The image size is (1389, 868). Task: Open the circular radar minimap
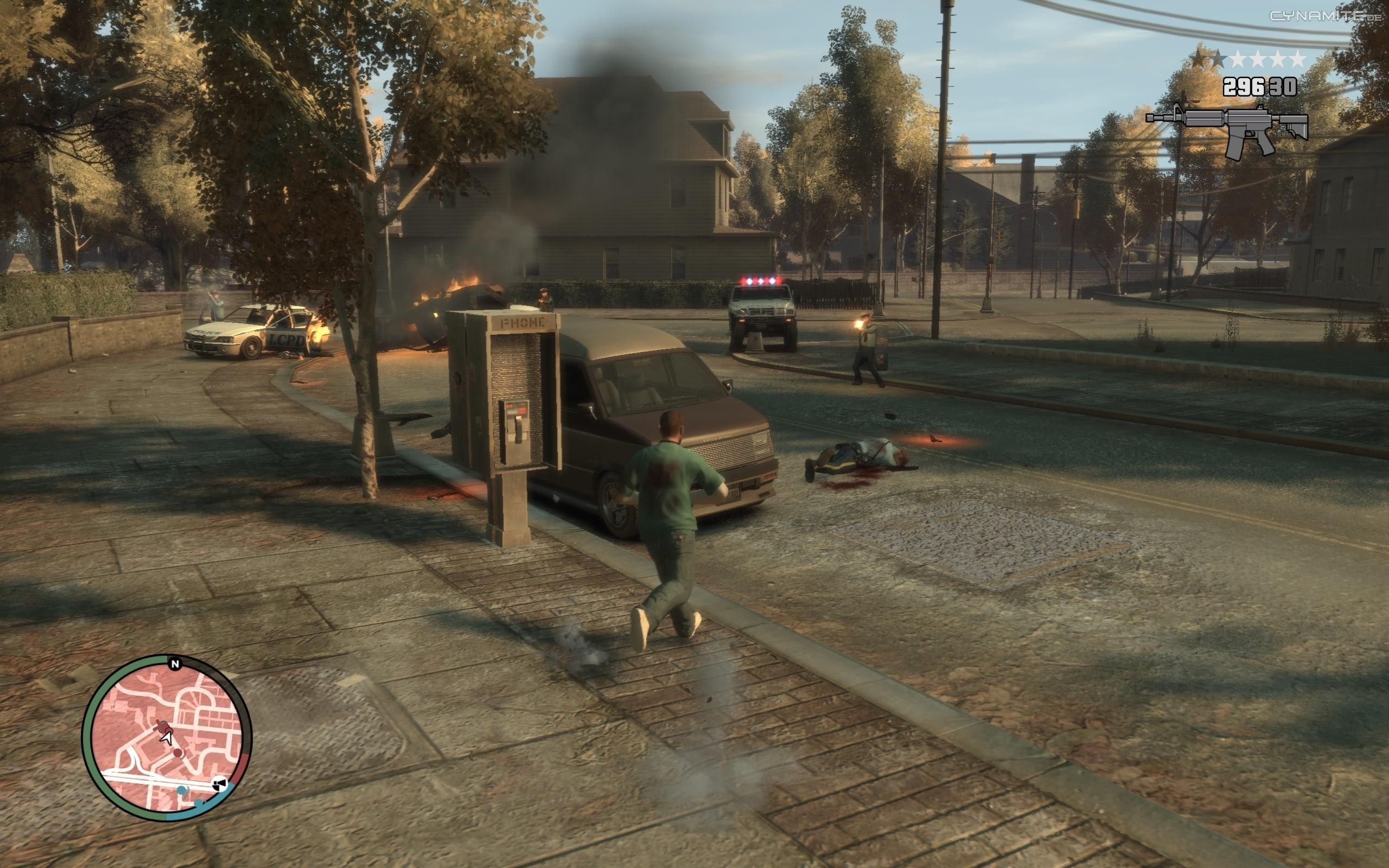click(x=167, y=737)
